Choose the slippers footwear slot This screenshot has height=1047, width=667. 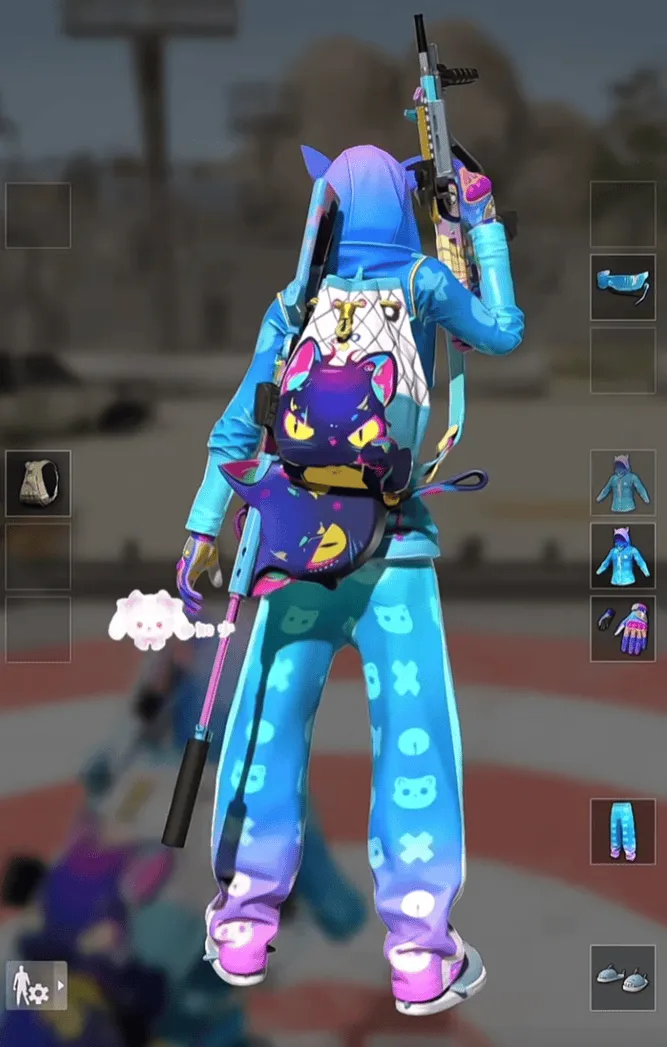coord(622,977)
